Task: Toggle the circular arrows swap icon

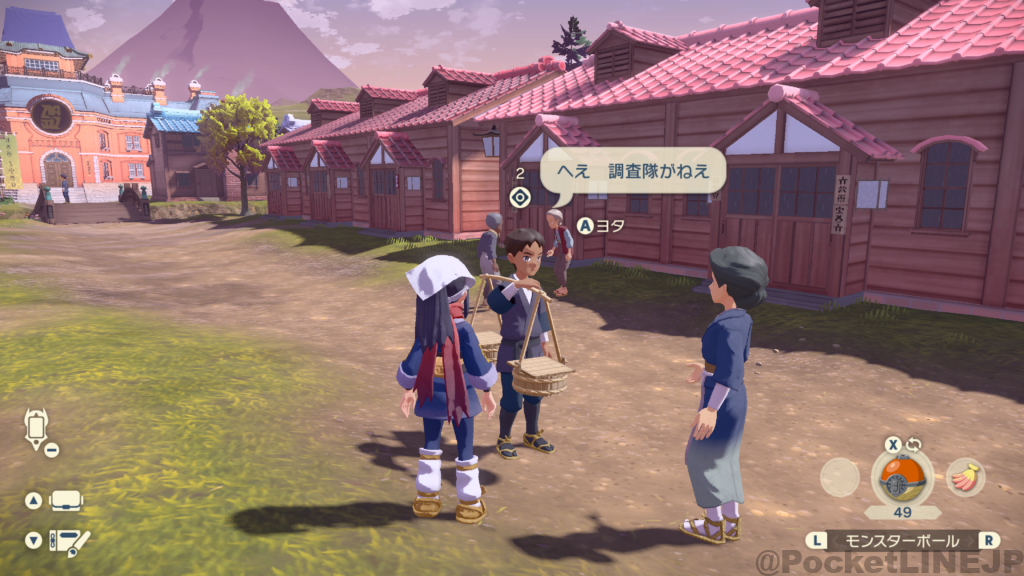Action: tap(914, 445)
